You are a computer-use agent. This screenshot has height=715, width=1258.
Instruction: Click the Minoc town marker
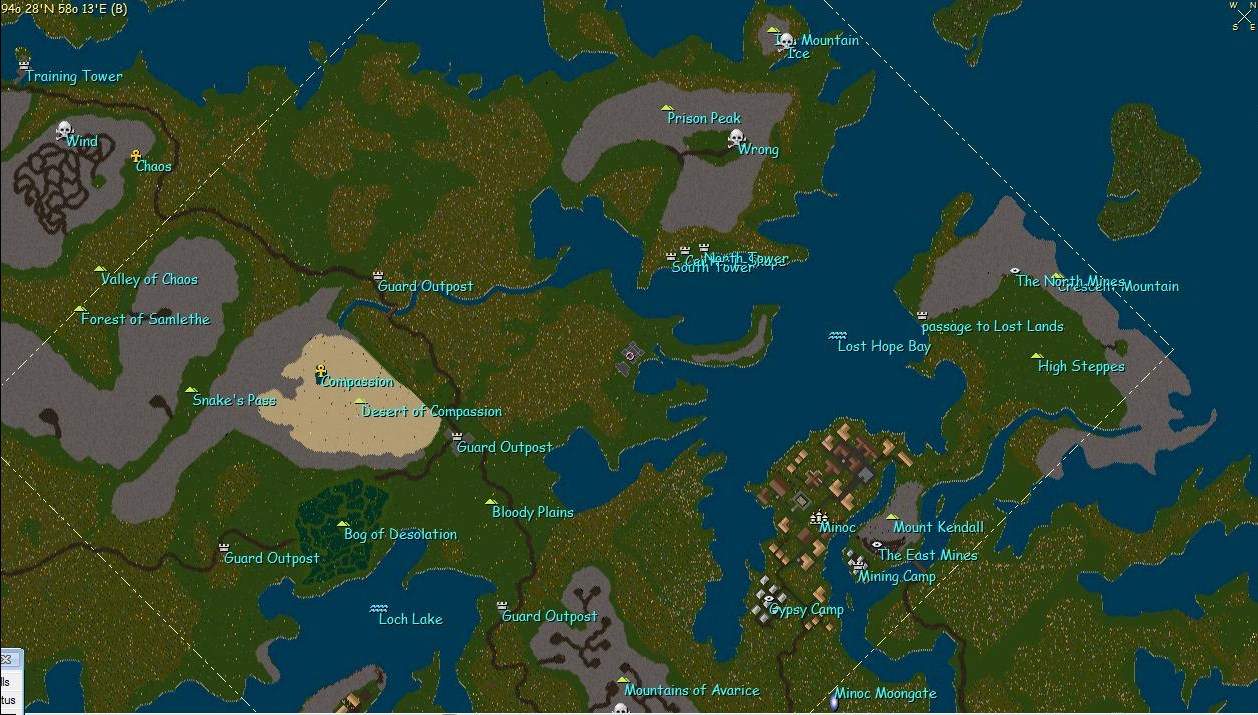[820, 517]
